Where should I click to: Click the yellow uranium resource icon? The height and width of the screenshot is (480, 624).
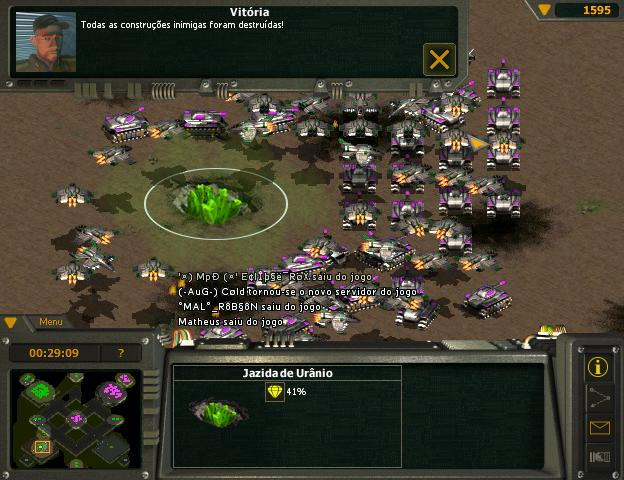click(274, 392)
